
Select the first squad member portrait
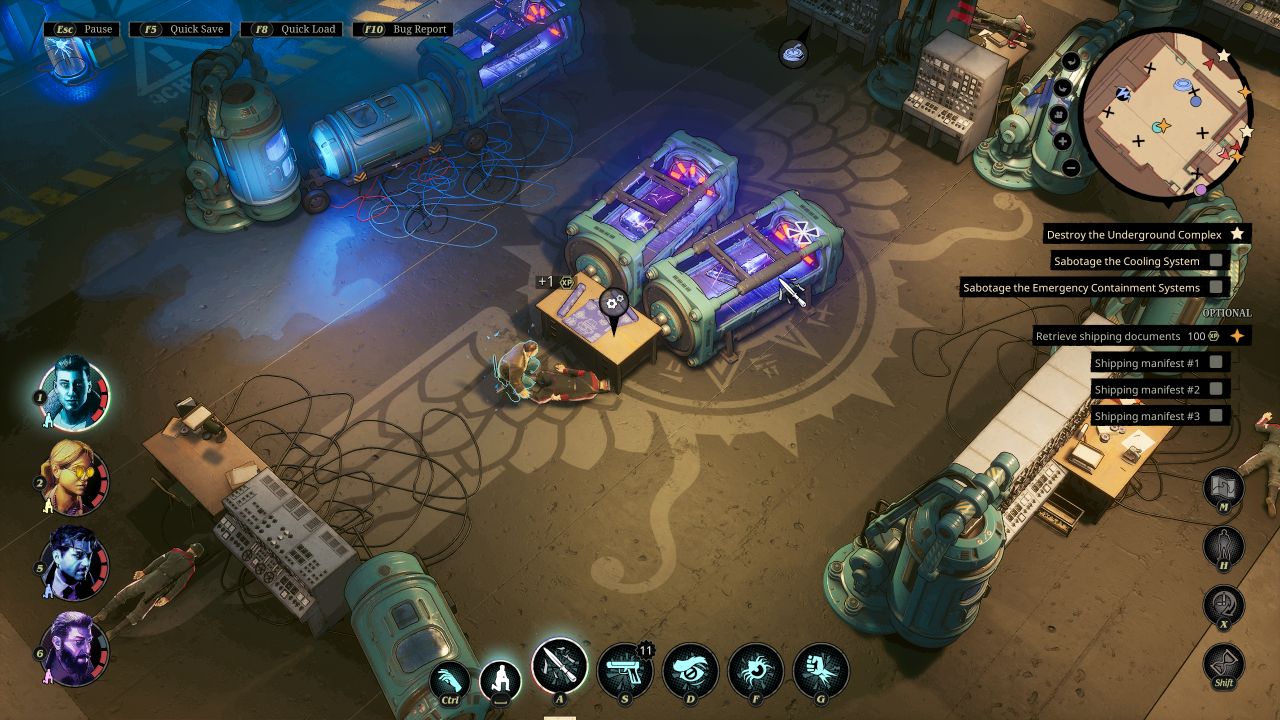click(x=73, y=393)
